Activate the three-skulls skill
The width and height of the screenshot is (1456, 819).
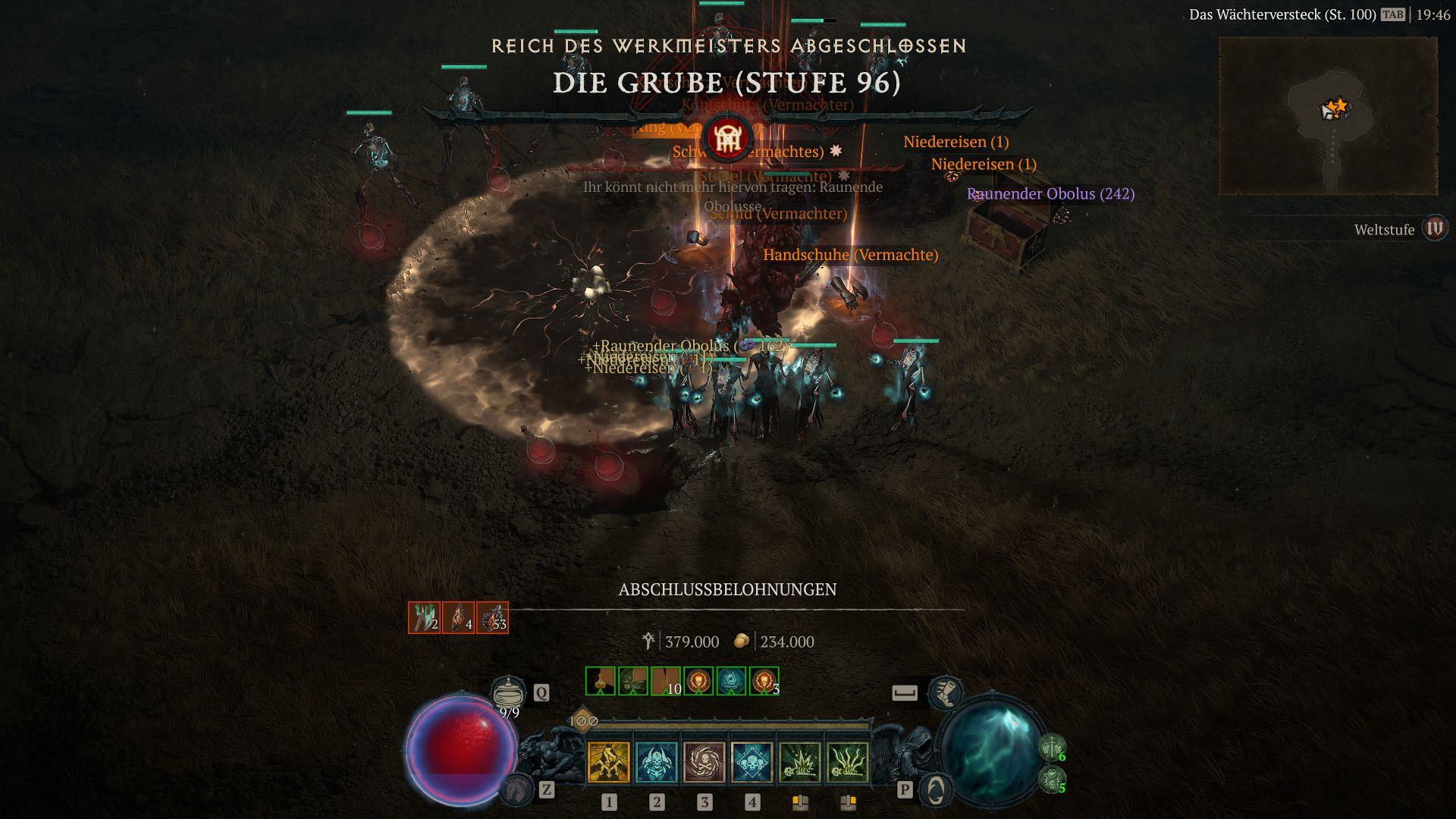752,761
